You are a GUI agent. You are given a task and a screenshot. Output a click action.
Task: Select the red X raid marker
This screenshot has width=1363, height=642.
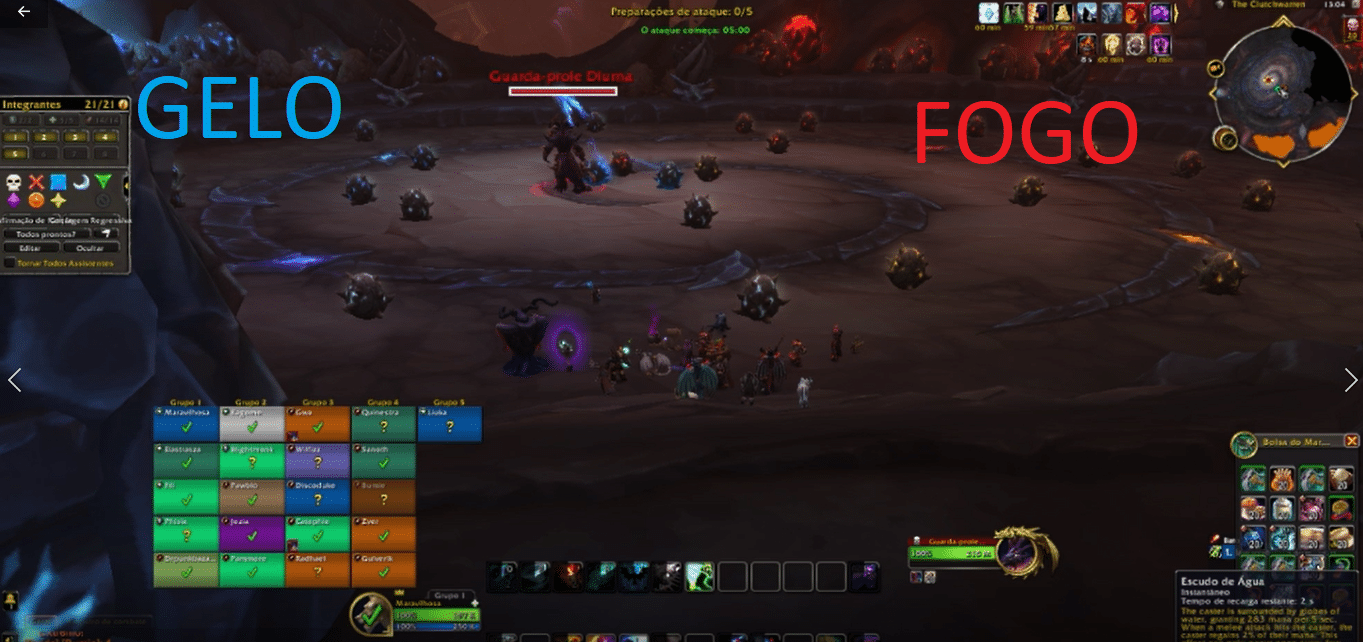[36, 182]
